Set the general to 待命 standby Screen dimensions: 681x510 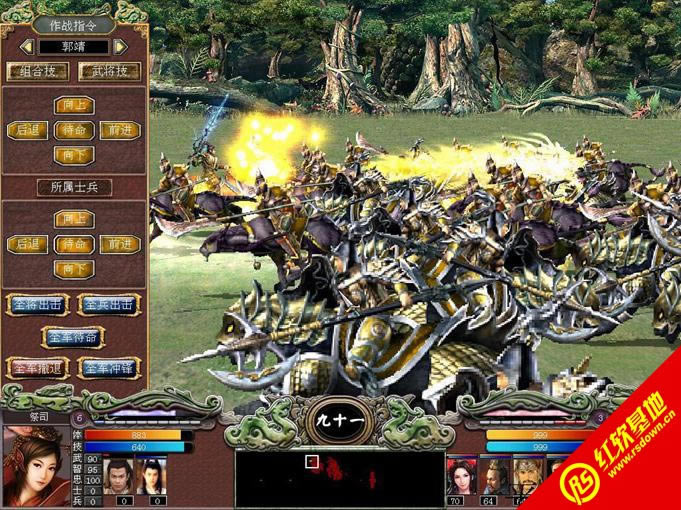point(73,130)
